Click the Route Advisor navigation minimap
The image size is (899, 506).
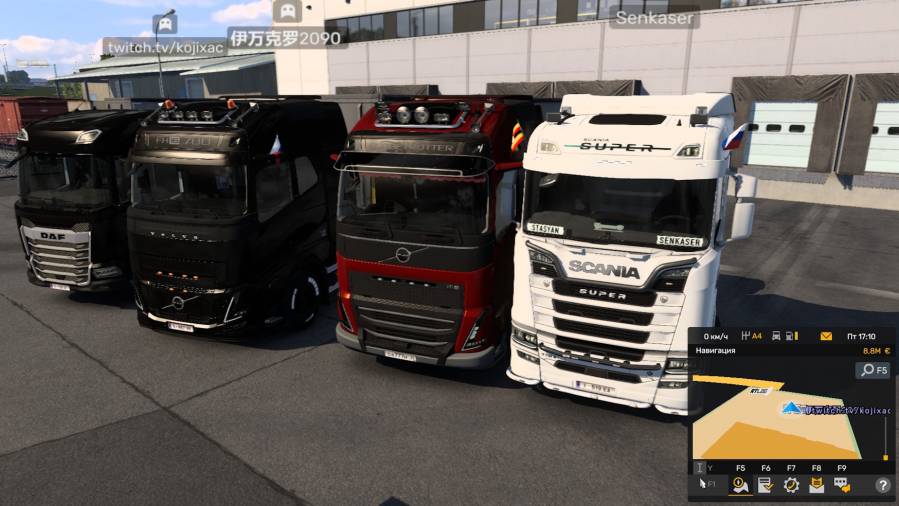(775, 418)
